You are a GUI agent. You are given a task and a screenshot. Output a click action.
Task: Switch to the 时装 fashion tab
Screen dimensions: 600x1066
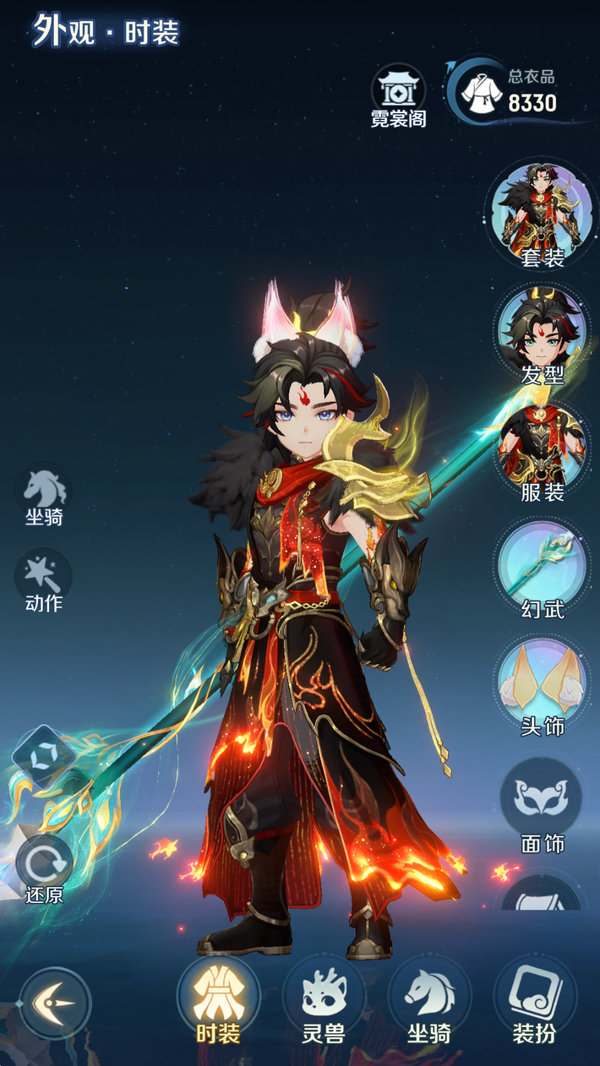point(217,1001)
